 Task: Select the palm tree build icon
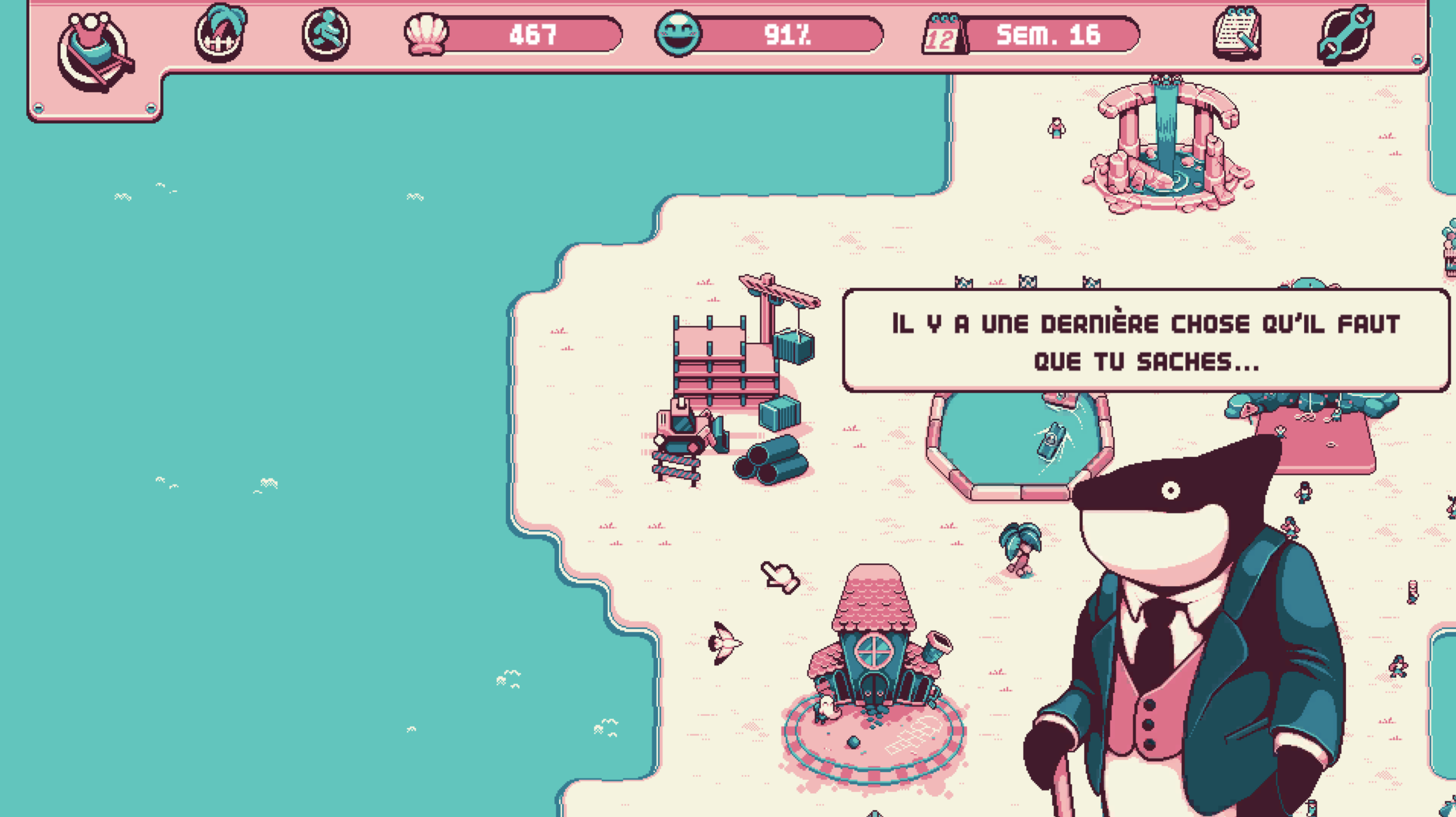pos(221,34)
